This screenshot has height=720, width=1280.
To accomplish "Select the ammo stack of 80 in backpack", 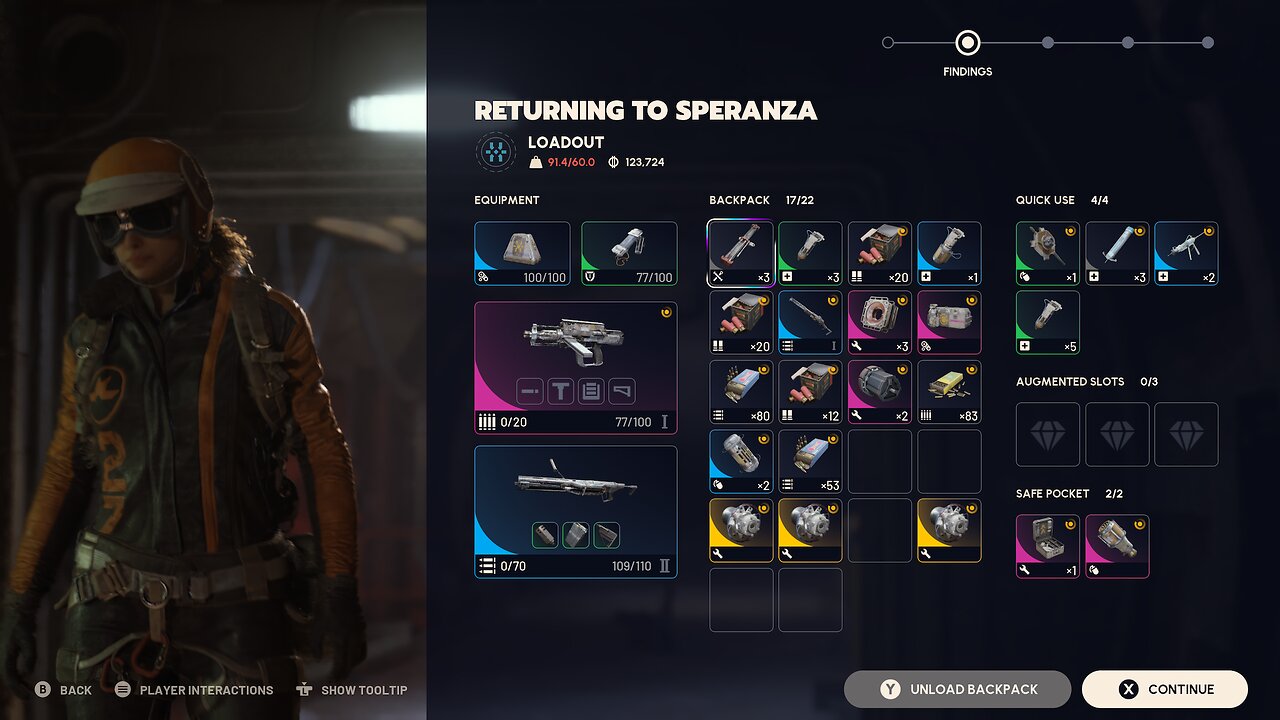I will click(x=741, y=392).
